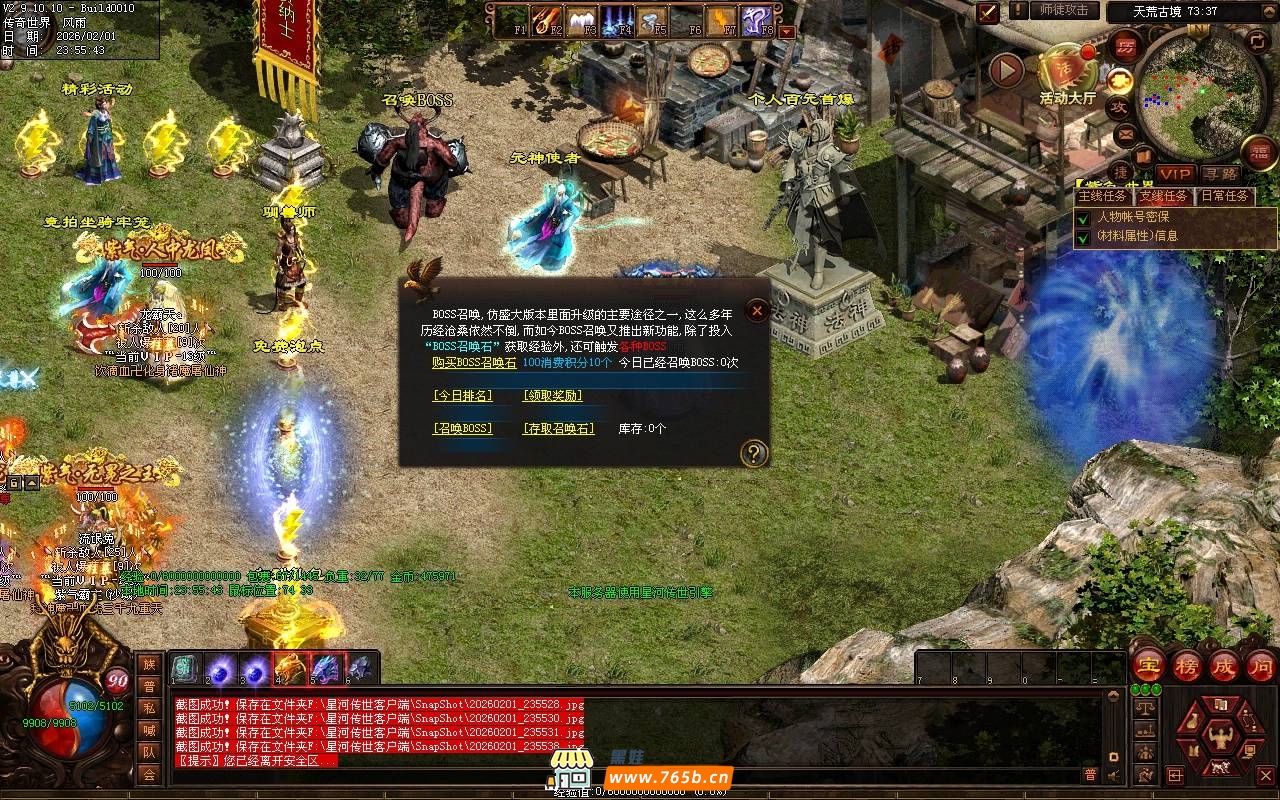Open the 宝 treasure round button
The width and height of the screenshot is (1280, 800).
click(1148, 665)
